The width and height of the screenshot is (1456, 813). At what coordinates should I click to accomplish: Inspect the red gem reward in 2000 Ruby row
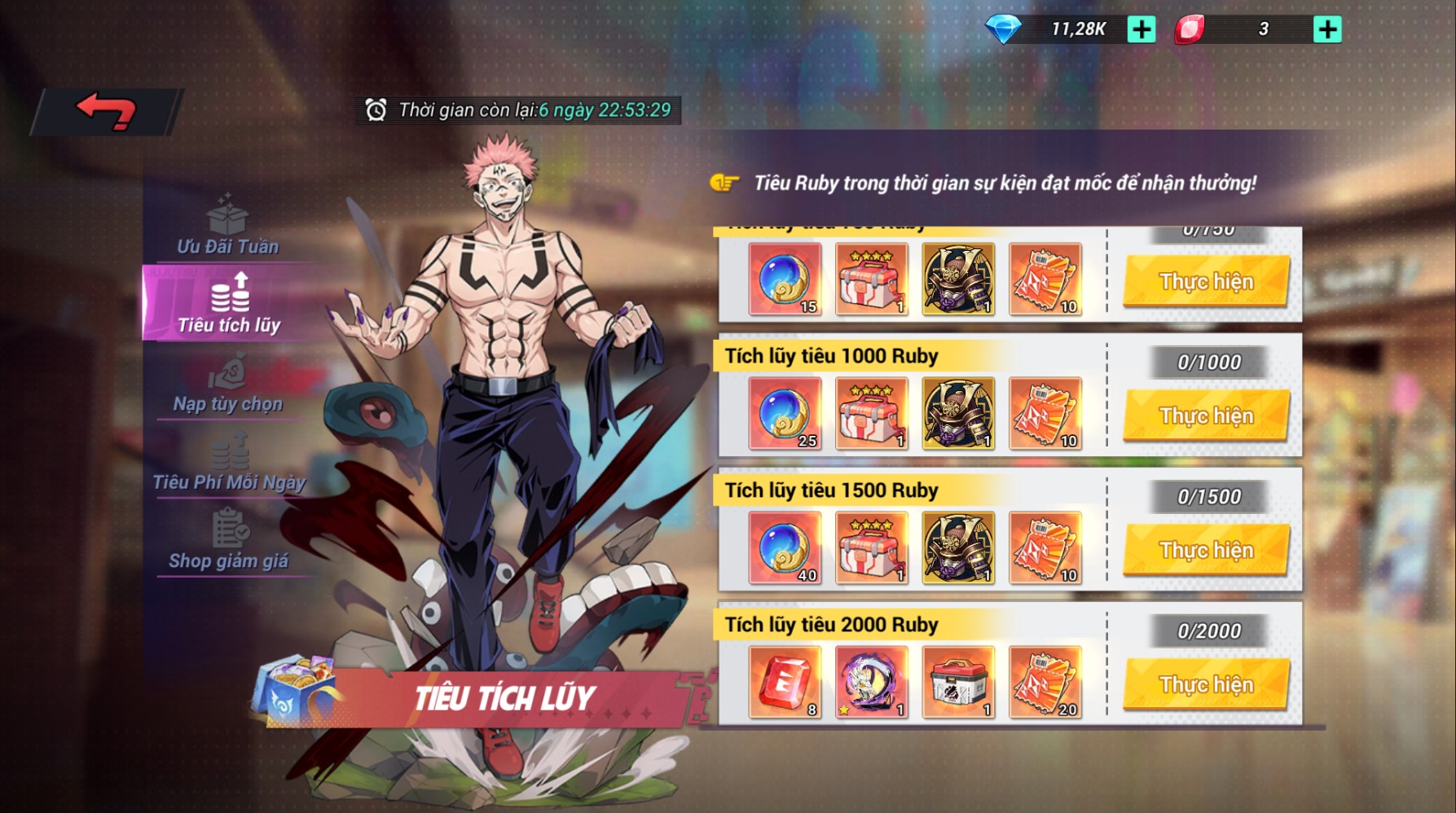point(785,682)
